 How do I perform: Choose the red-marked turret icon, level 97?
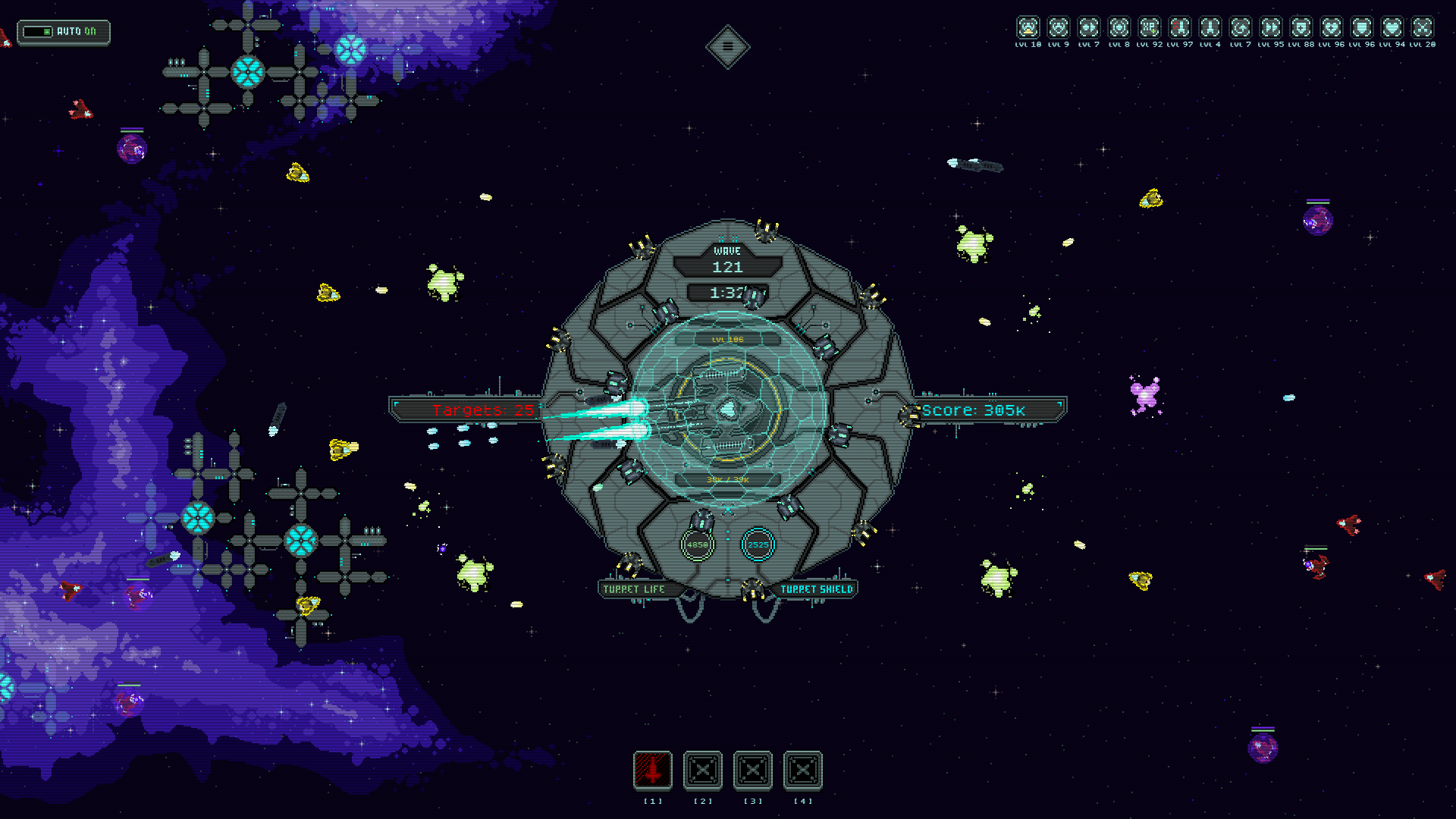pyautogui.click(x=1180, y=28)
